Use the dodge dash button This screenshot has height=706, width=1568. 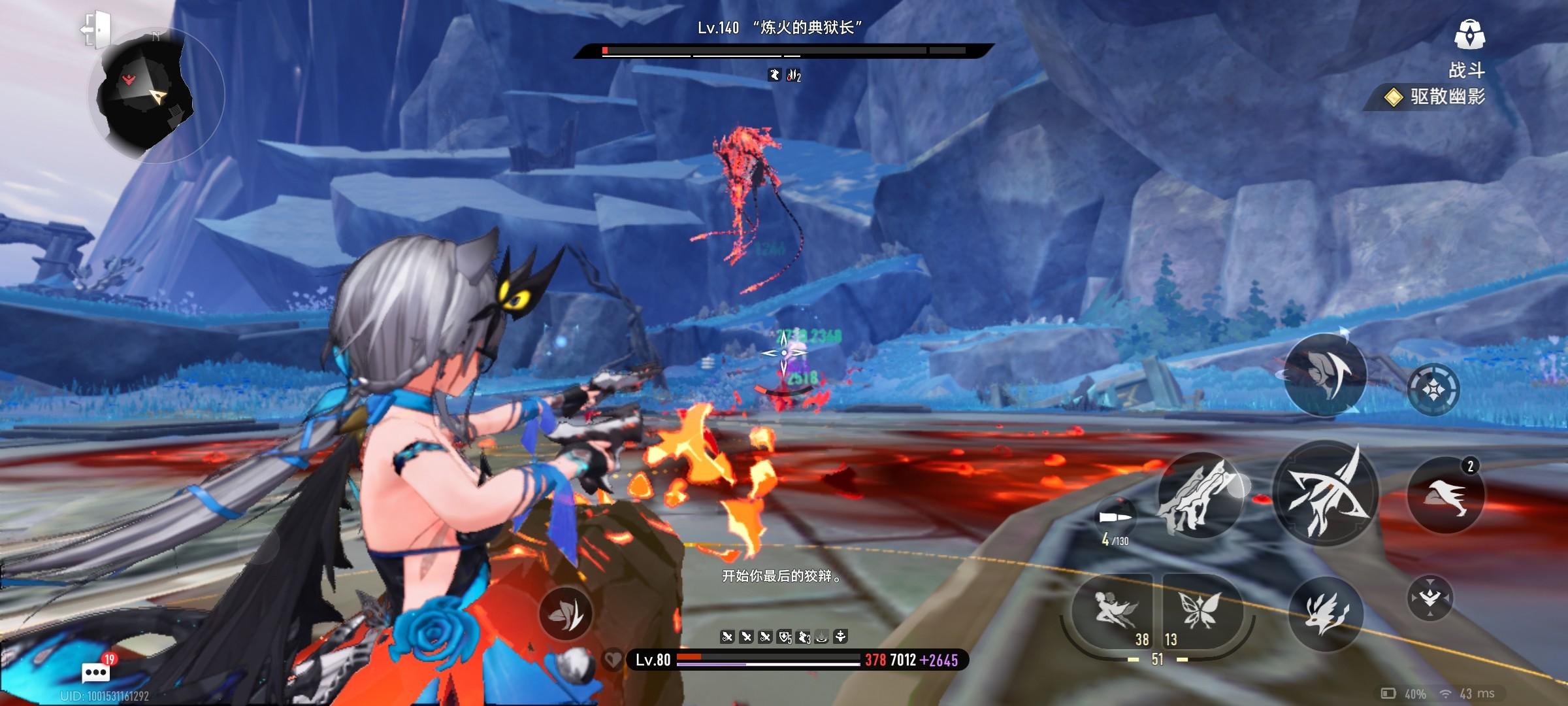coord(1445,496)
